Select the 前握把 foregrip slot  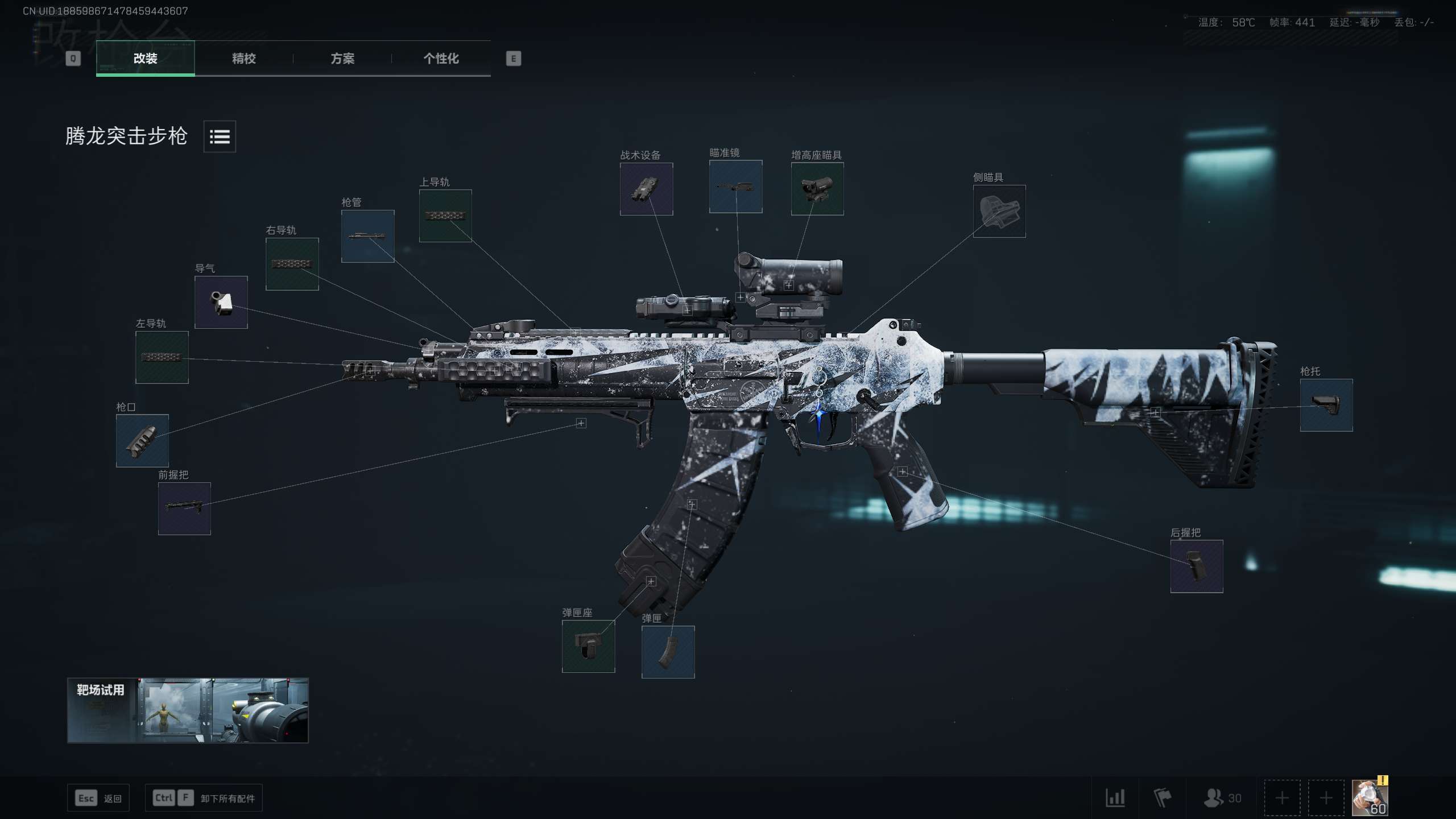coord(184,508)
